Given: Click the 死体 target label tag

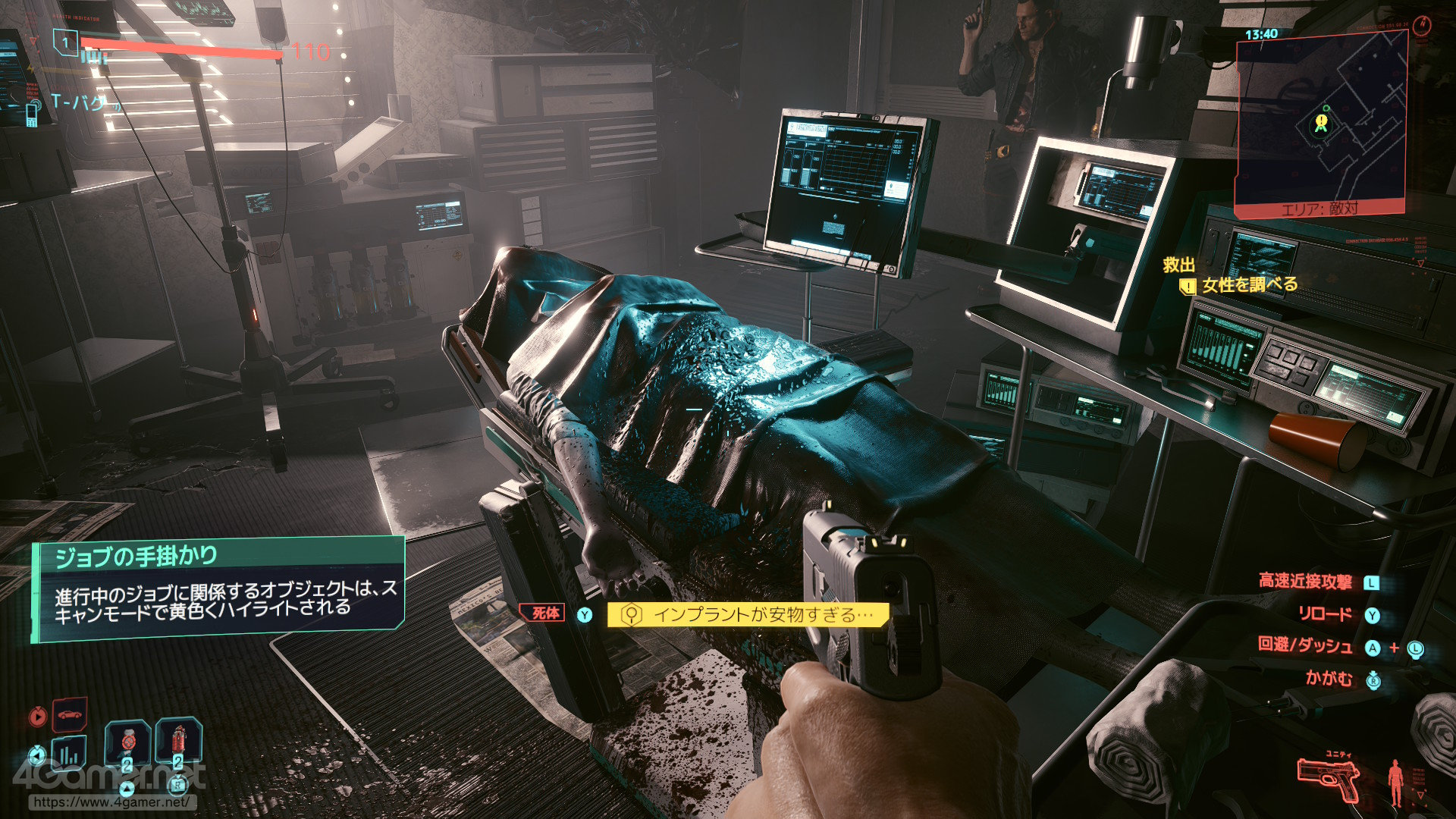Looking at the screenshot, I should 544,613.
